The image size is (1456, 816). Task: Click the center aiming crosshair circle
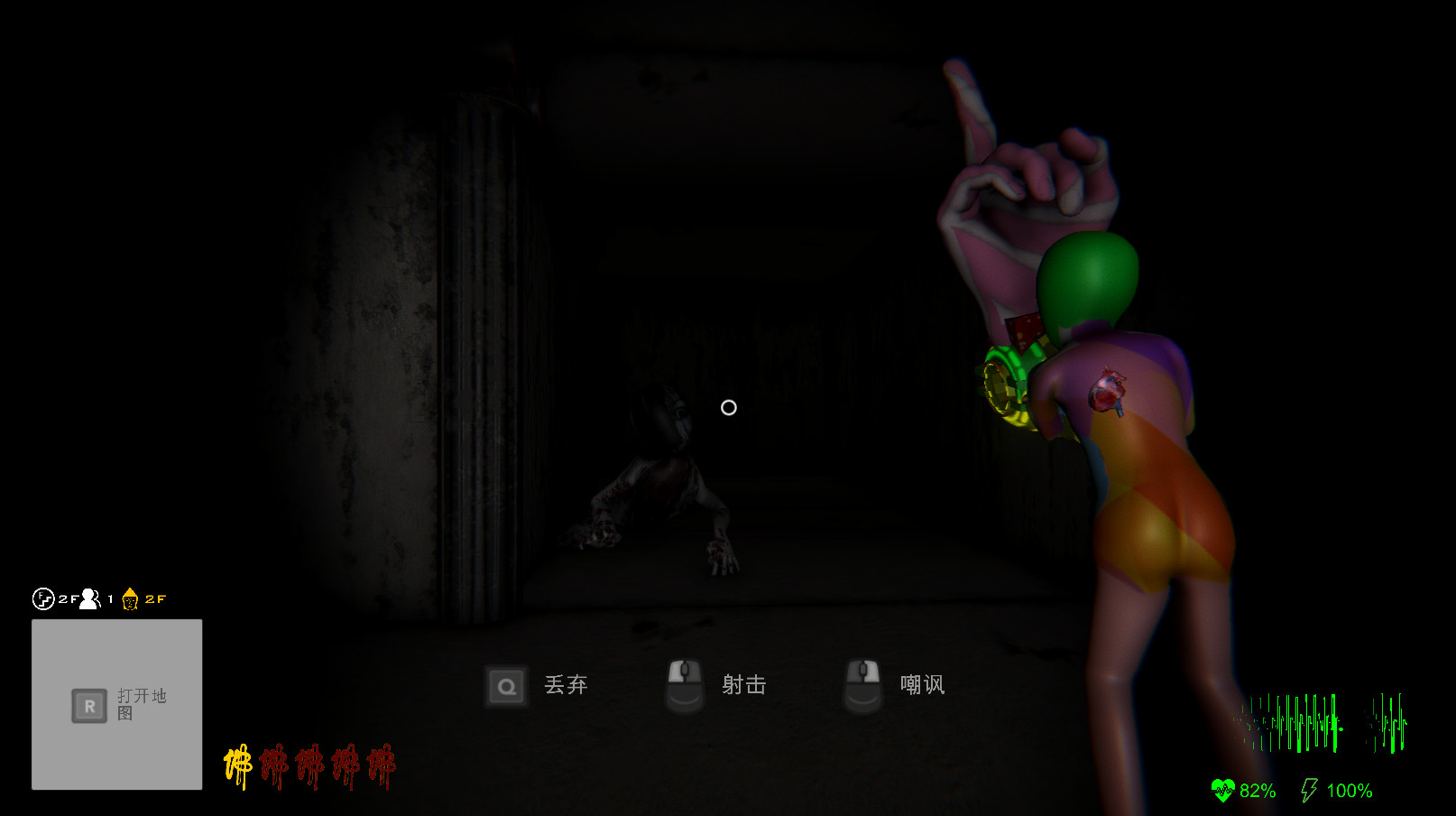(728, 408)
